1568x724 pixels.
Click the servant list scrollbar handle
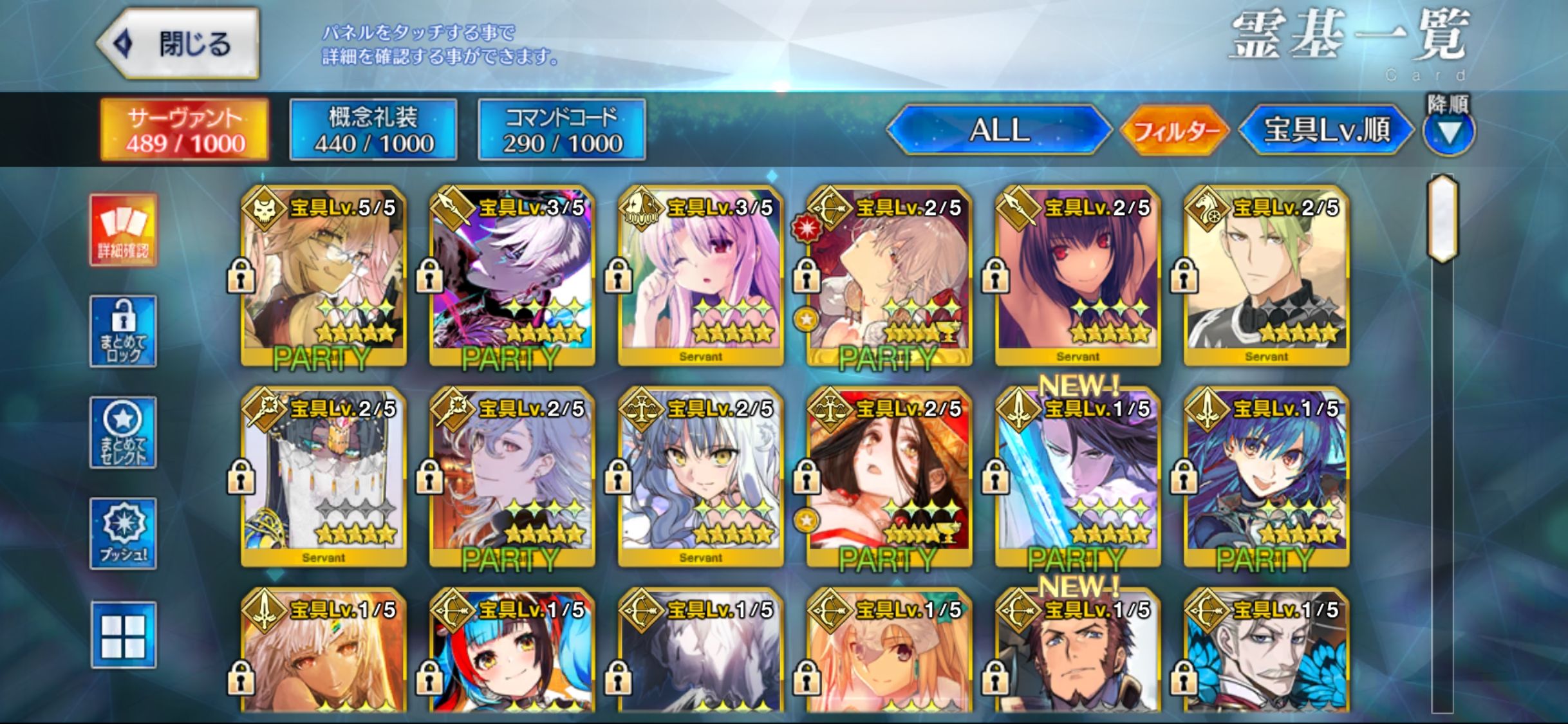click(1442, 219)
